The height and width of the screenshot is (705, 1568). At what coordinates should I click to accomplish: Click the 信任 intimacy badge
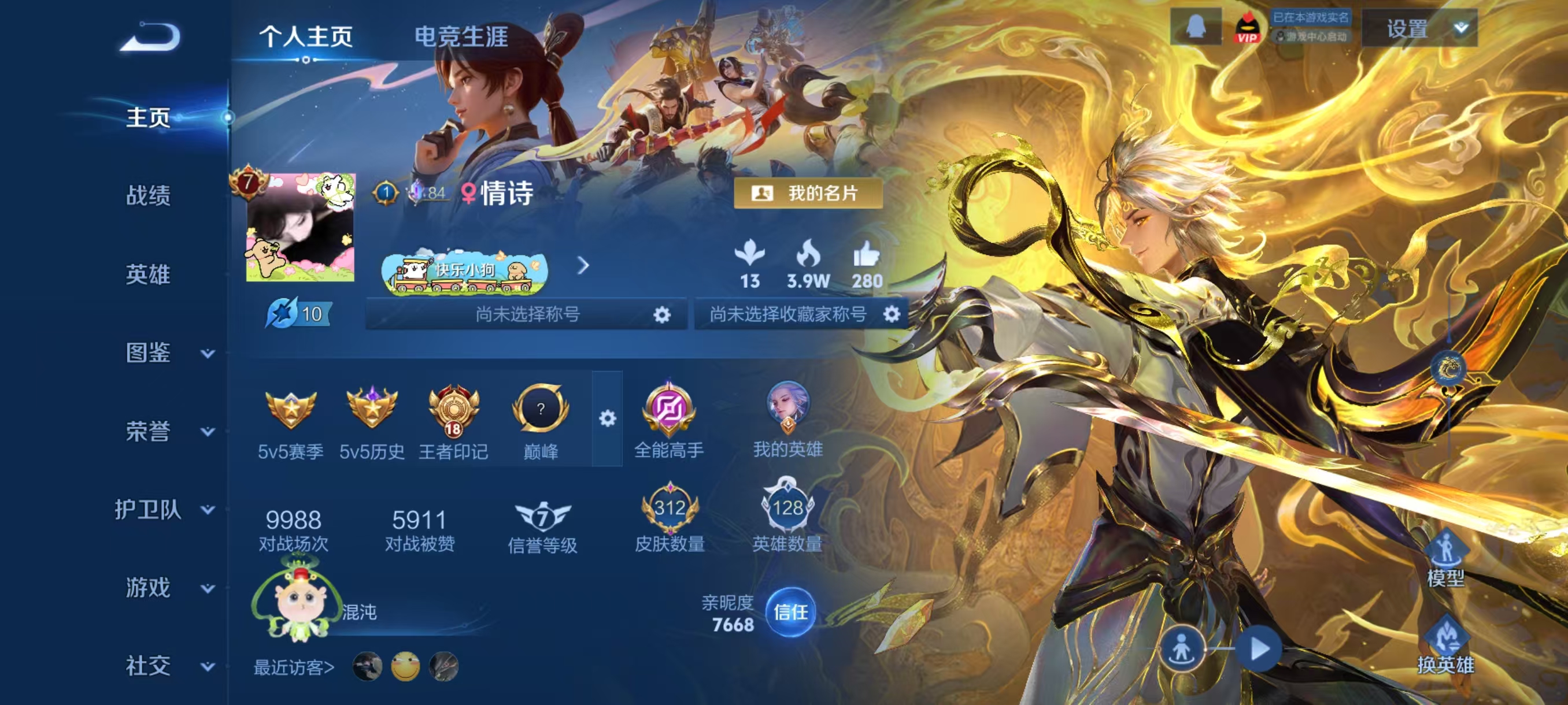(793, 614)
